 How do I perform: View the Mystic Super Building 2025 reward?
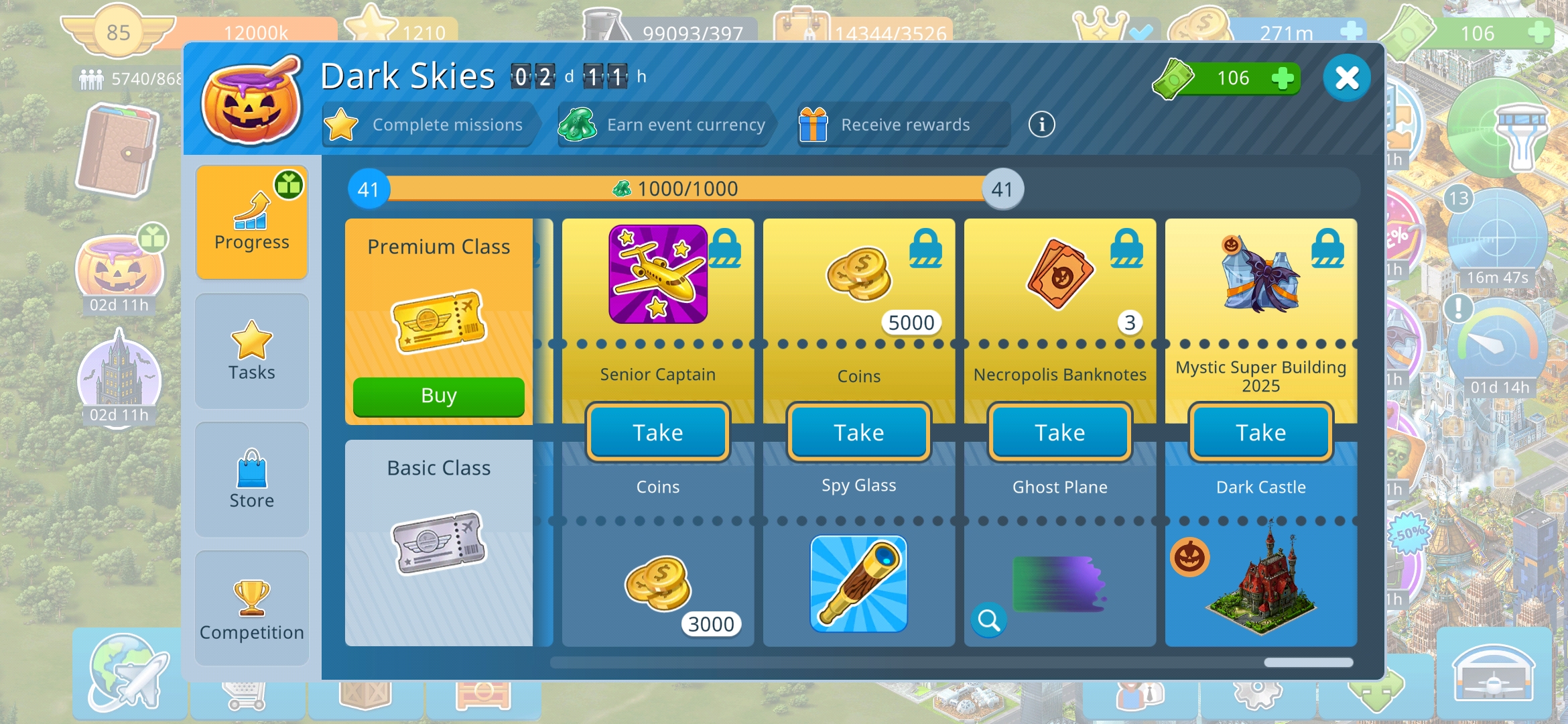pos(1260,274)
